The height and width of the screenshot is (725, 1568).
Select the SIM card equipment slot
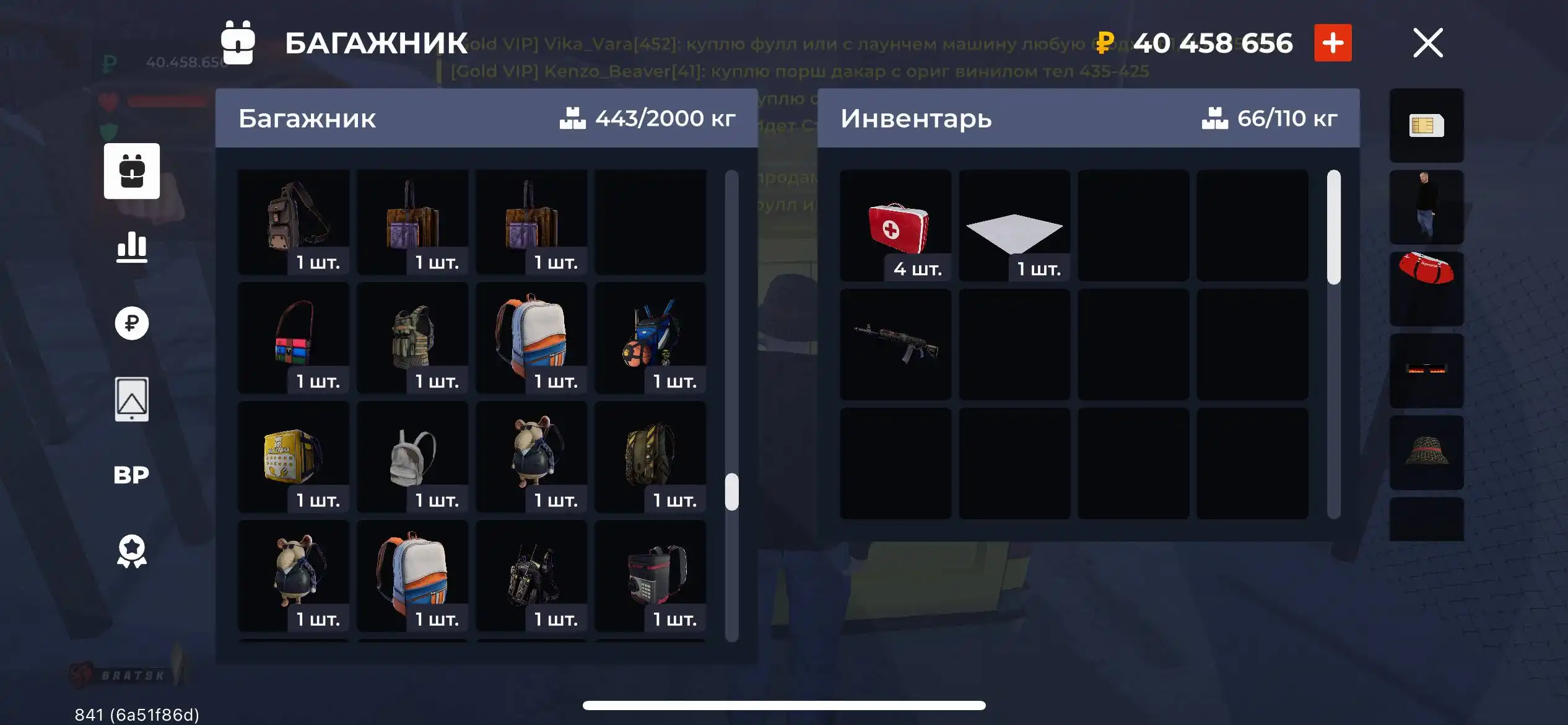click(1426, 126)
